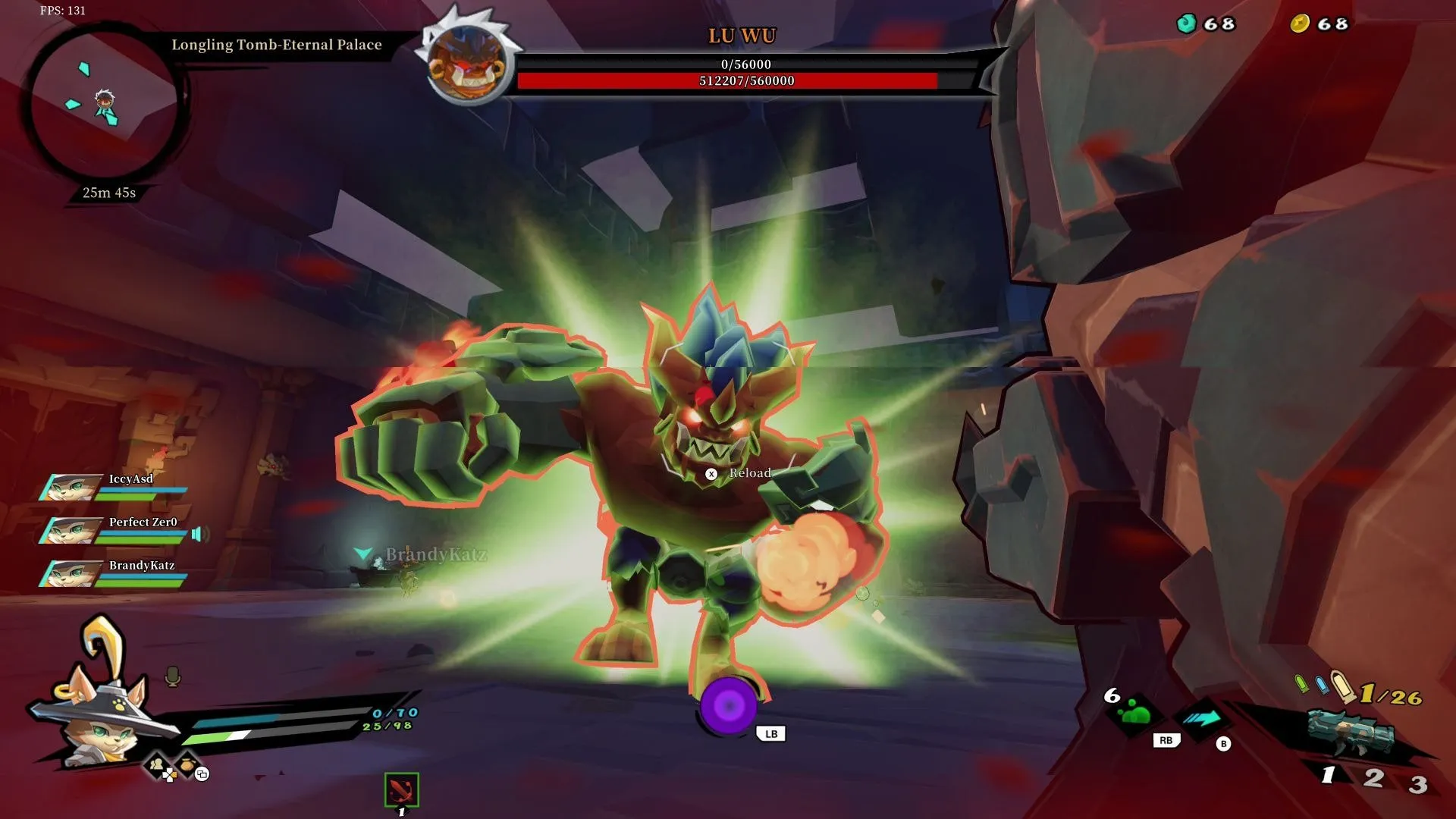Image resolution: width=1456 pixels, height=819 pixels.
Task: Click the gold coin currency icon
Action: pyautogui.click(x=1300, y=24)
